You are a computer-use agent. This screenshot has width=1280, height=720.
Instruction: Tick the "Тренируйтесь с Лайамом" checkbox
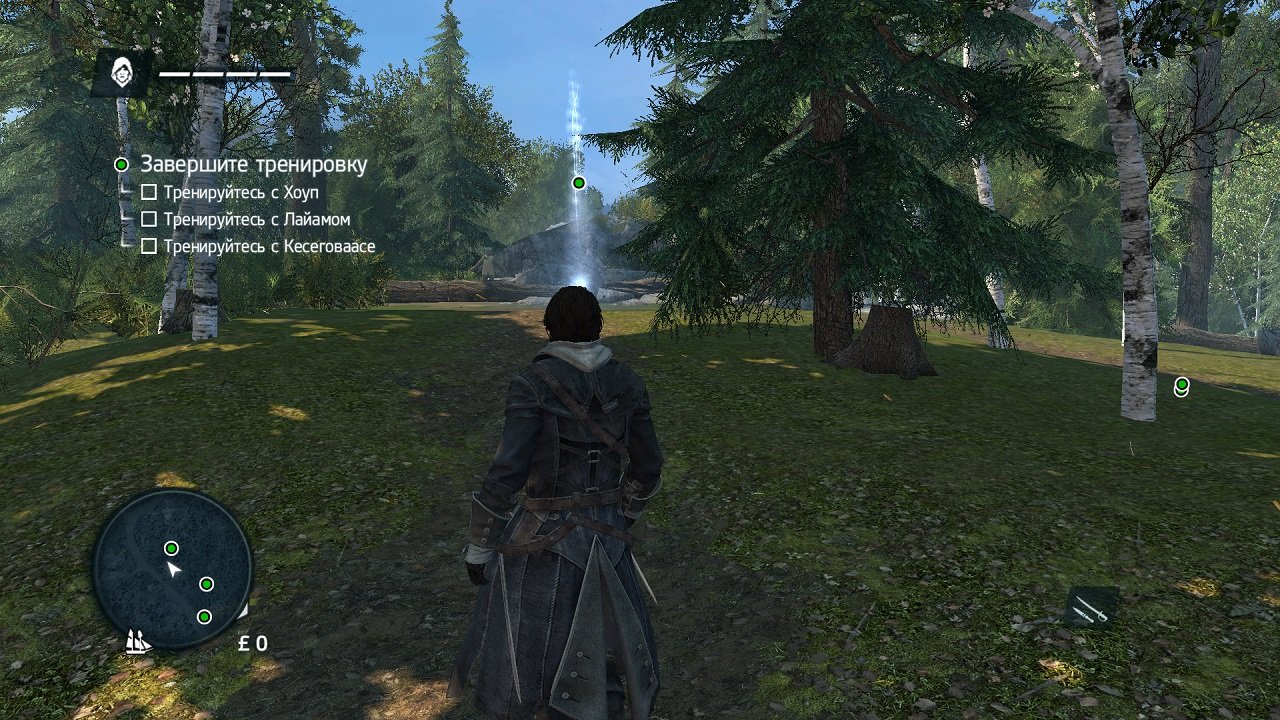[x=149, y=219]
